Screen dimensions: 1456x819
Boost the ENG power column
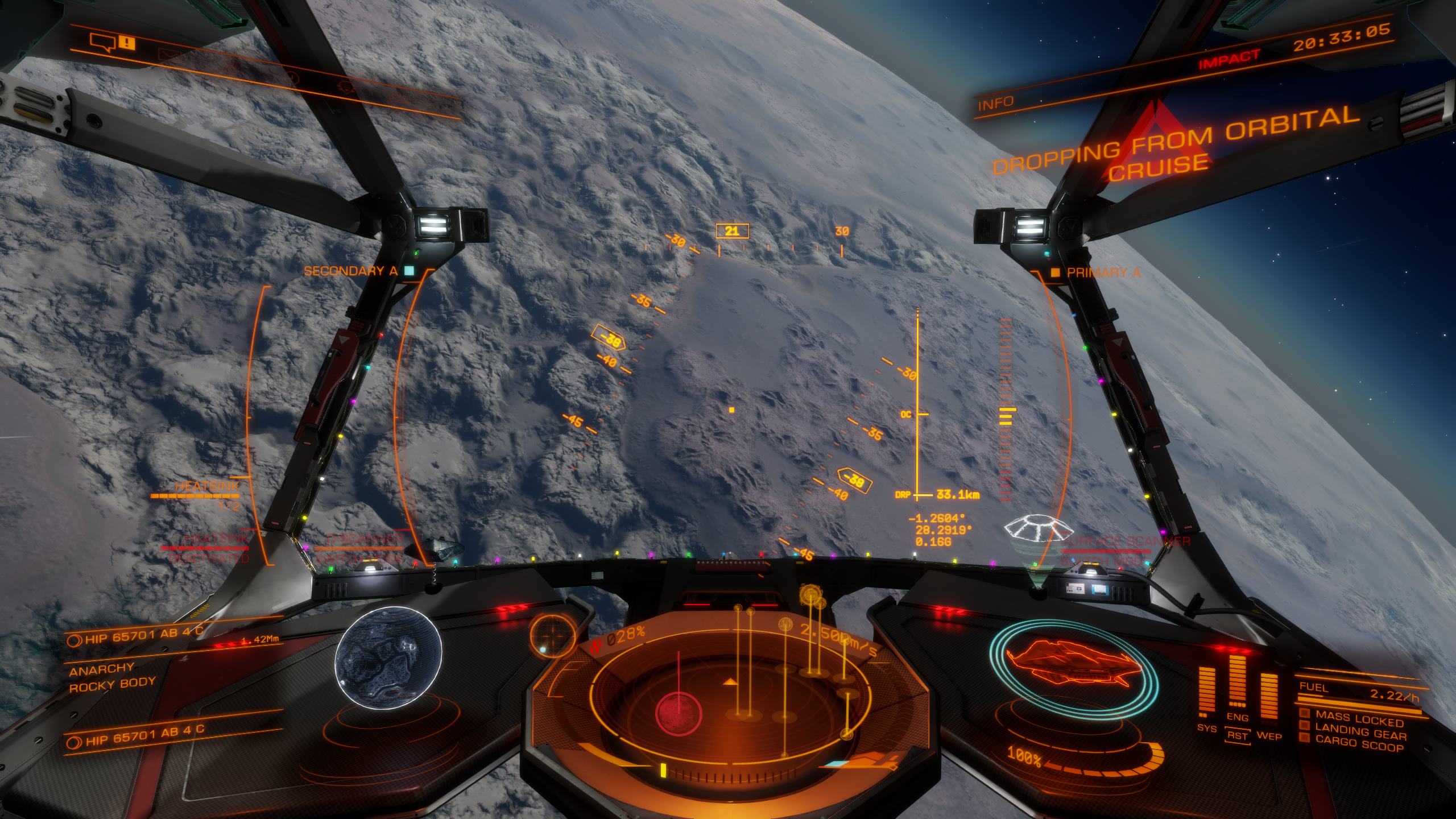tap(1238, 688)
